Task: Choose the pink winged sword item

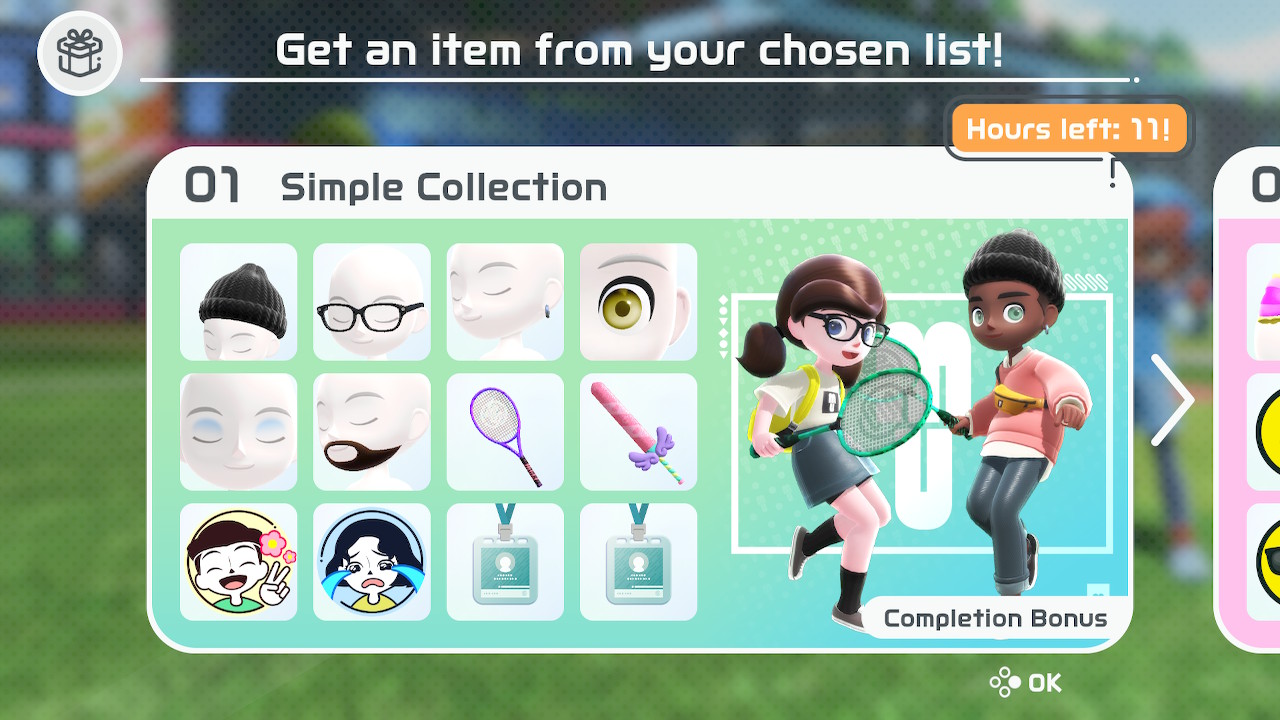Action: pos(638,432)
